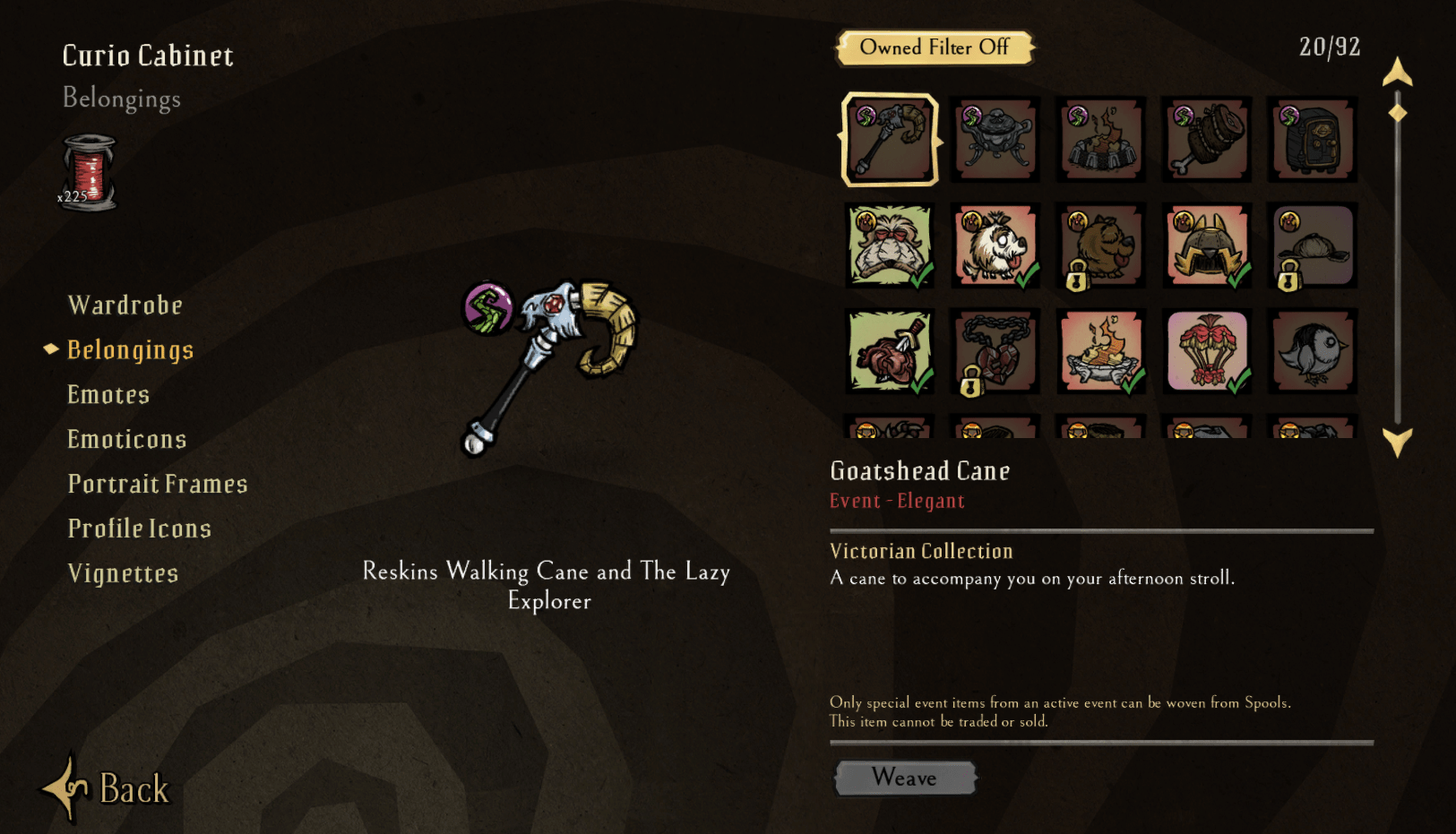Select the stone campfire belonging

(1100, 140)
